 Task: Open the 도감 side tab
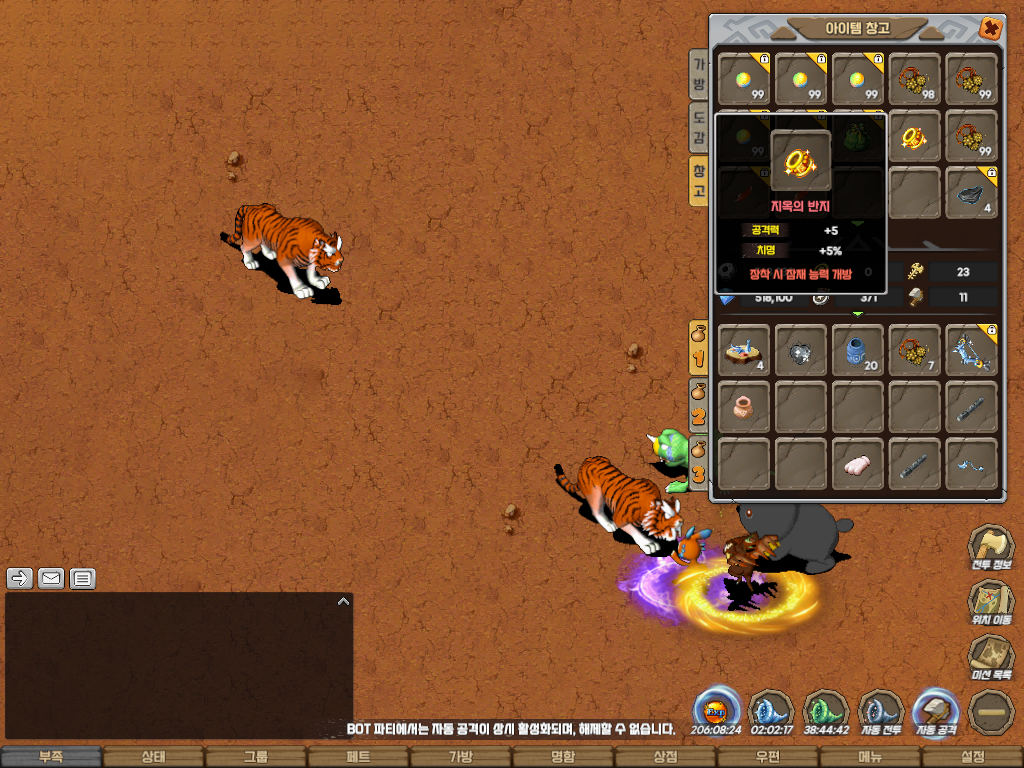pyautogui.click(x=699, y=128)
